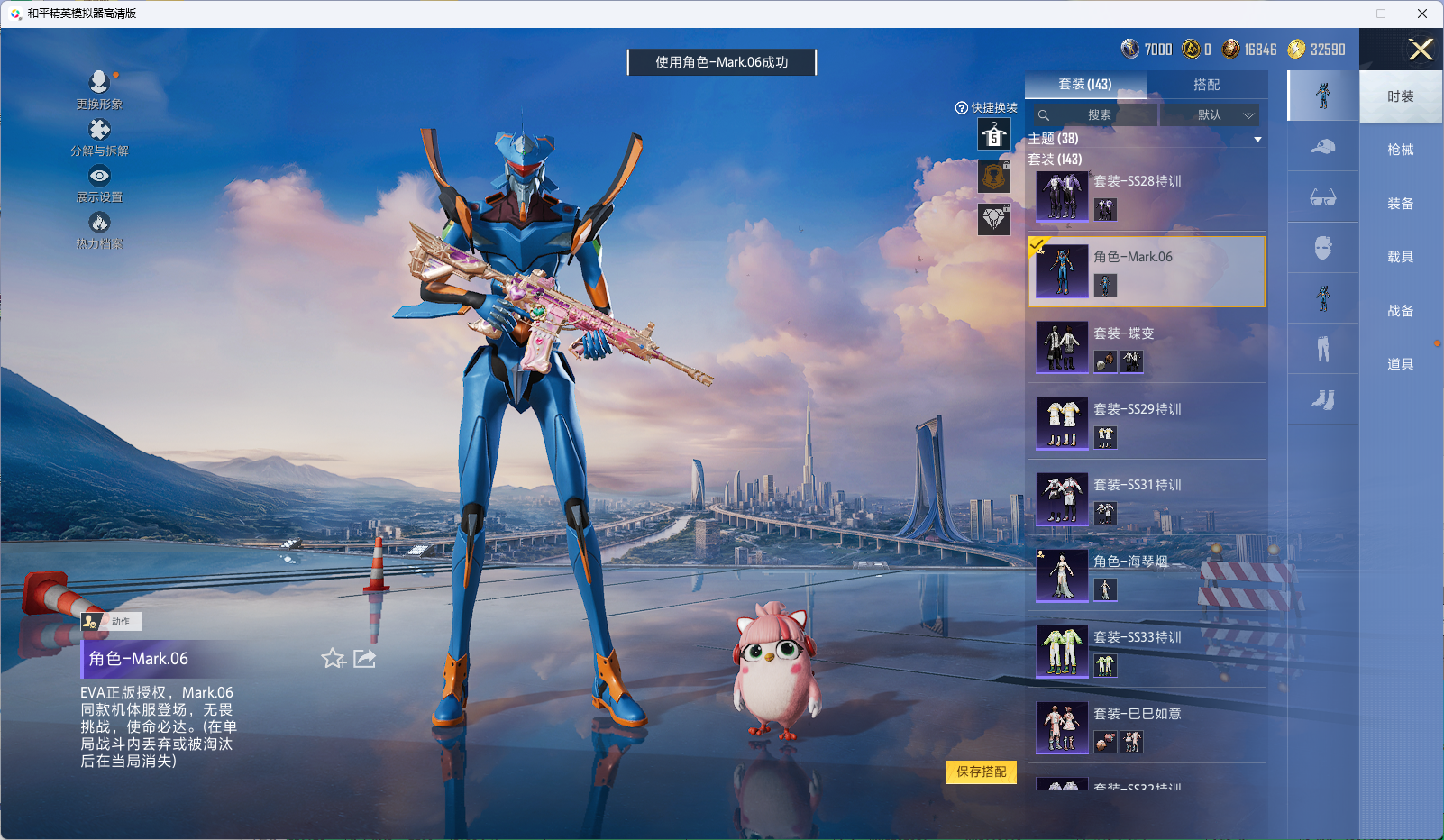Click the 搜索 search field

(x=1096, y=115)
